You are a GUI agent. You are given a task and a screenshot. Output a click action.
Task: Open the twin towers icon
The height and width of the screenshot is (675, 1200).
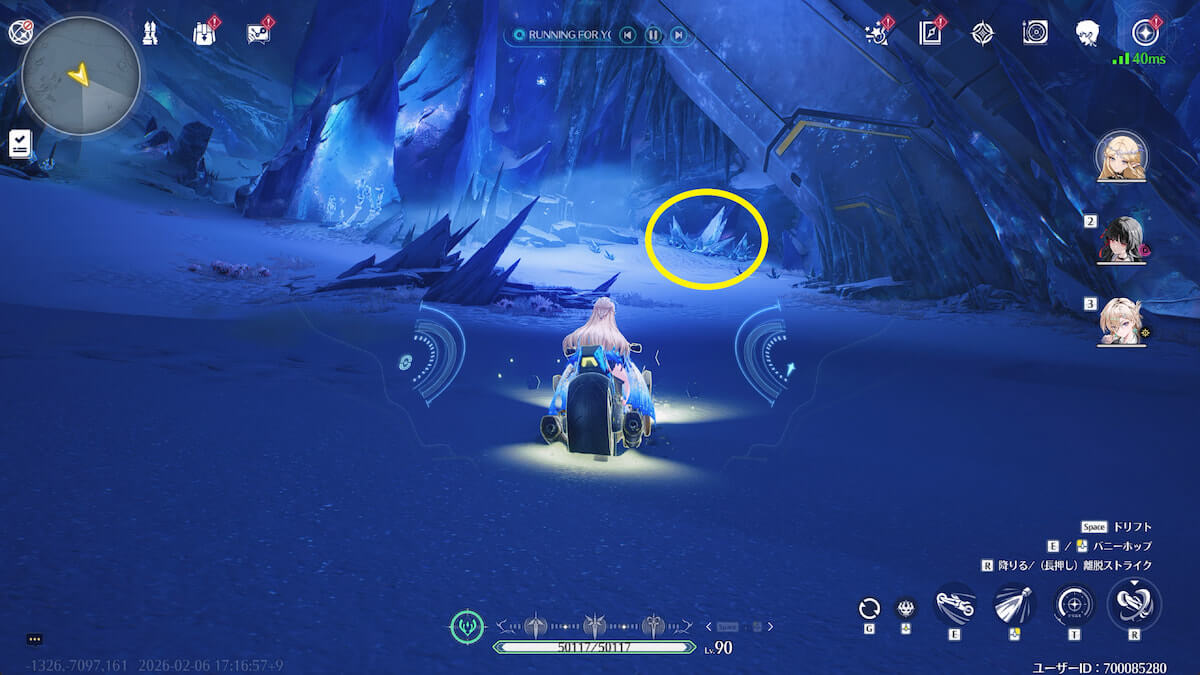click(x=150, y=33)
